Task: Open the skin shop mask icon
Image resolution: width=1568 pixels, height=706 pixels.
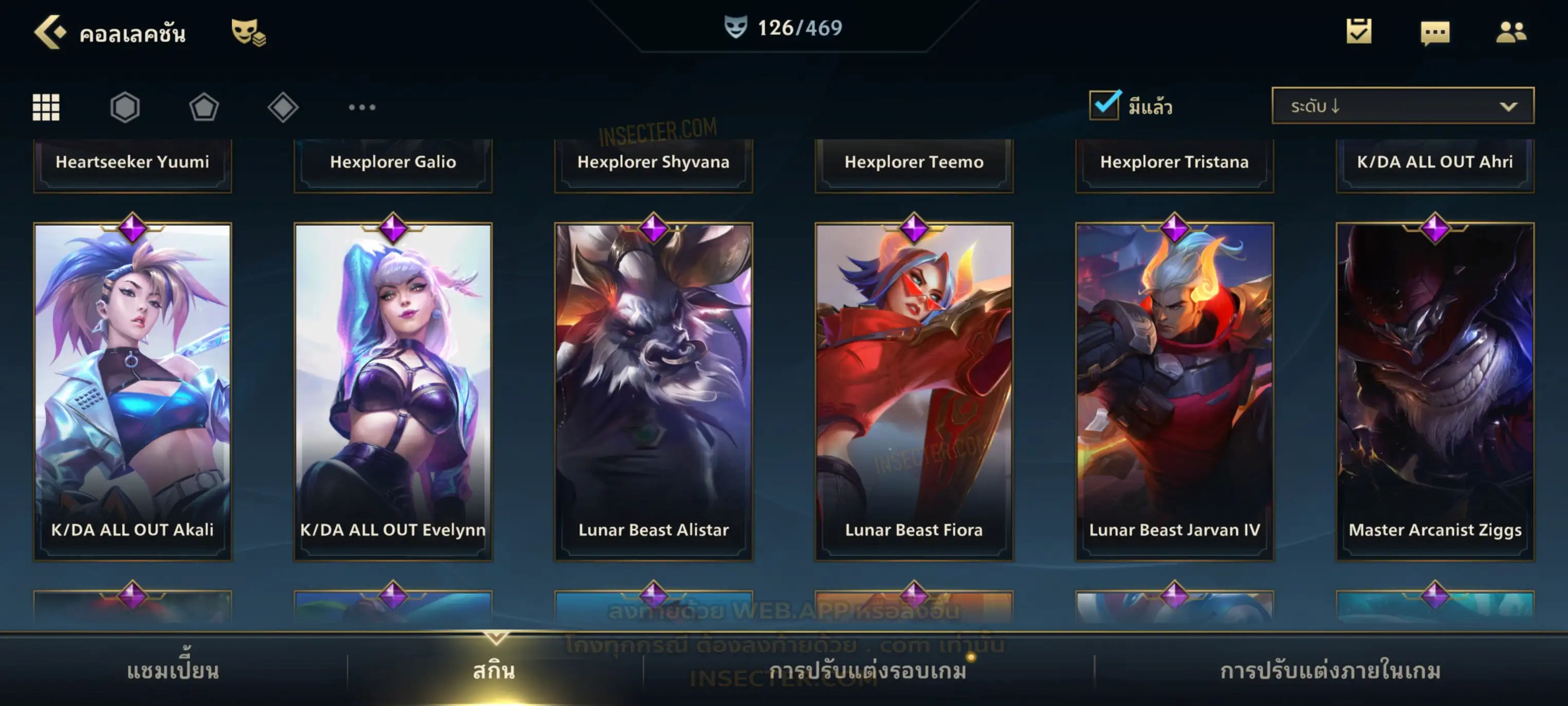Action: pyautogui.click(x=248, y=32)
